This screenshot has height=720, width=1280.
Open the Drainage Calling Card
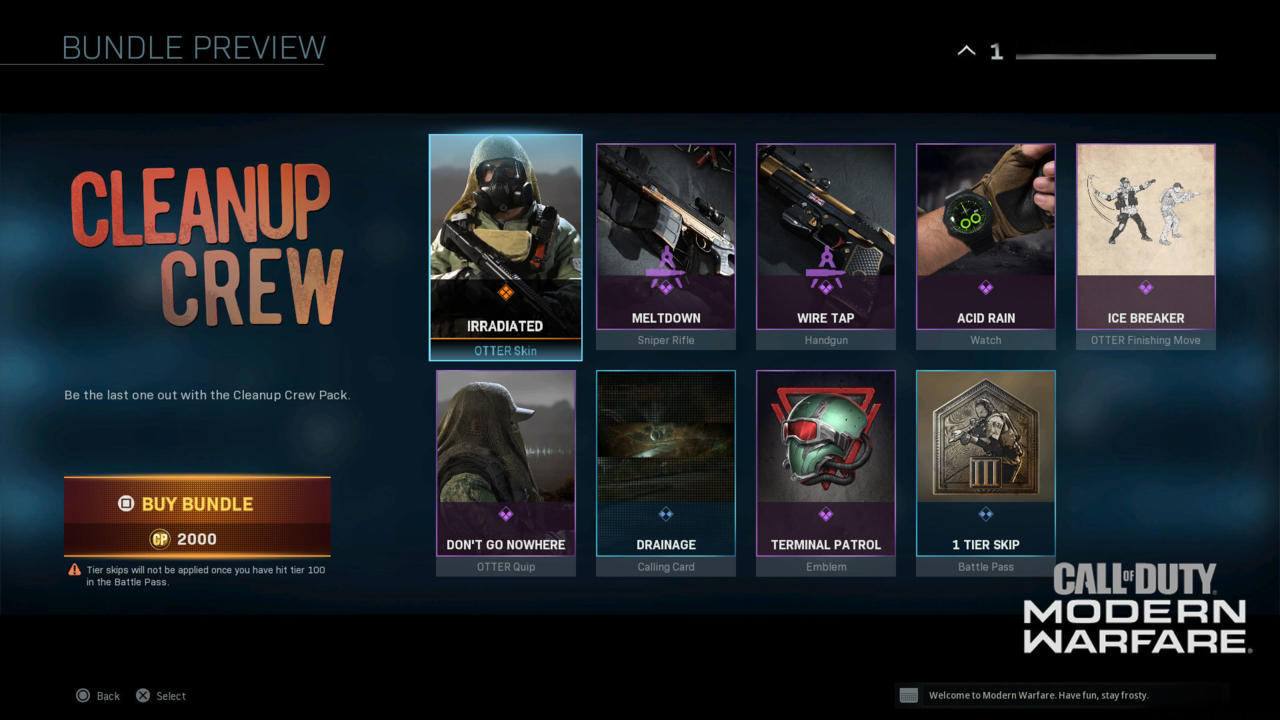point(665,463)
